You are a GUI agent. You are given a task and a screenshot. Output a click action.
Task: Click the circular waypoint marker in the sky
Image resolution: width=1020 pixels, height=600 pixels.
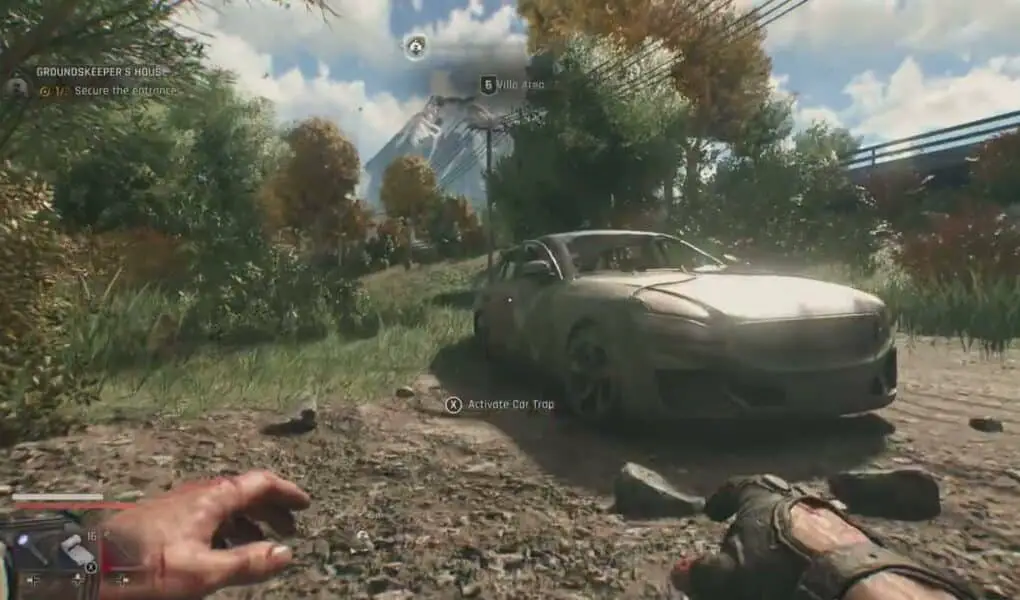pos(415,45)
